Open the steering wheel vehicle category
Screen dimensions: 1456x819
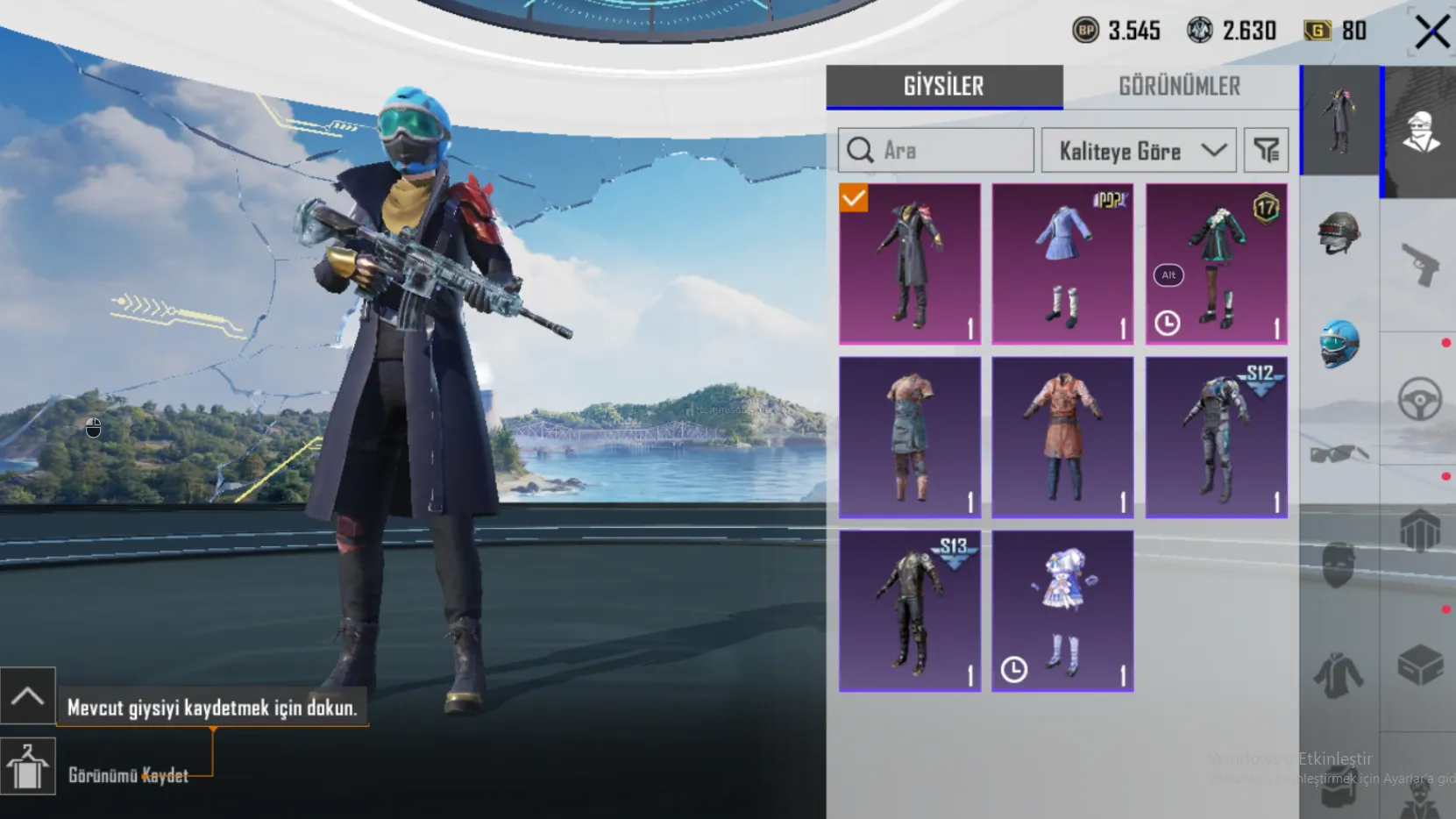point(1419,399)
